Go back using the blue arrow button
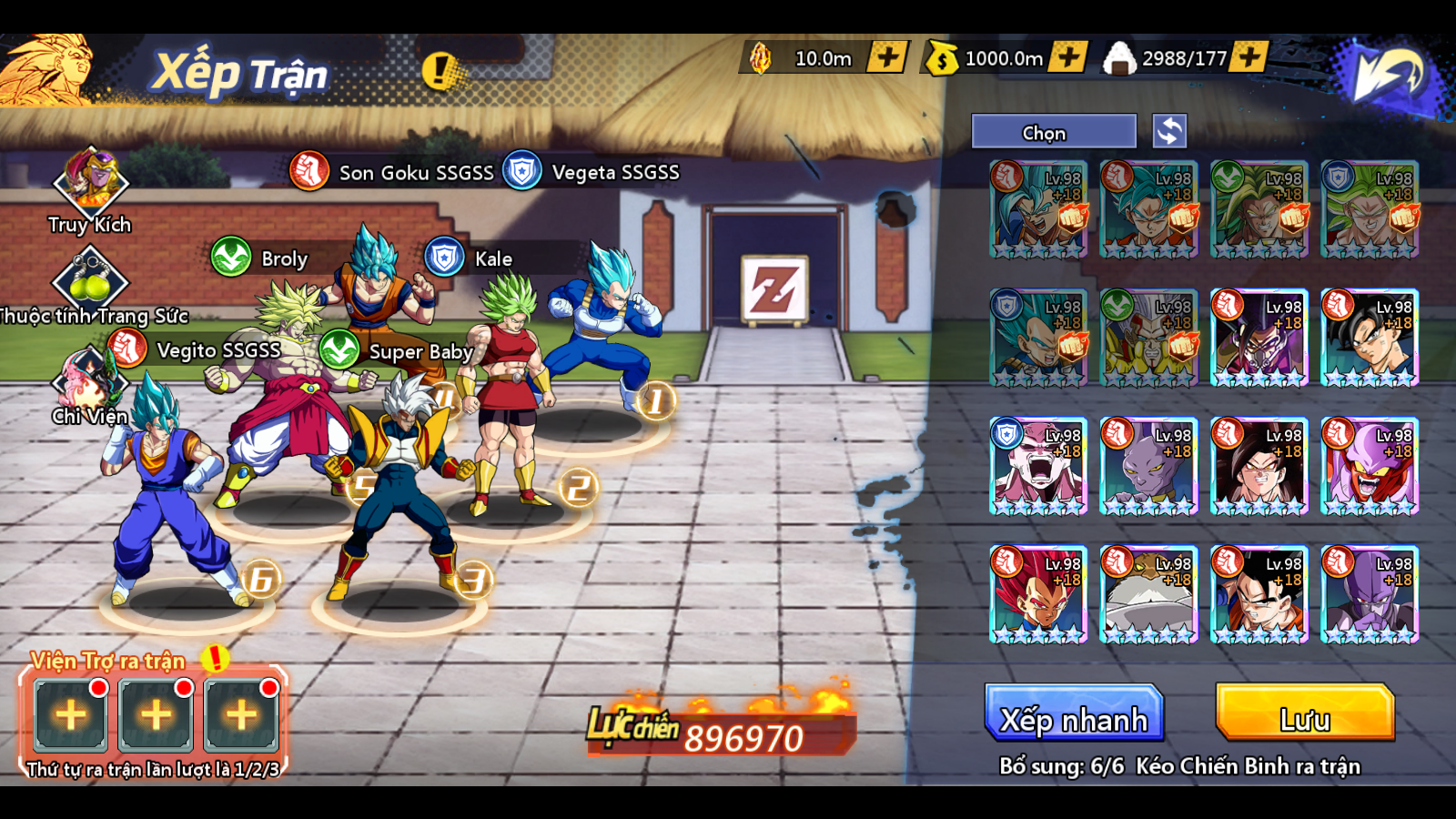Viewport: 1456px width, 819px height. point(1386,74)
